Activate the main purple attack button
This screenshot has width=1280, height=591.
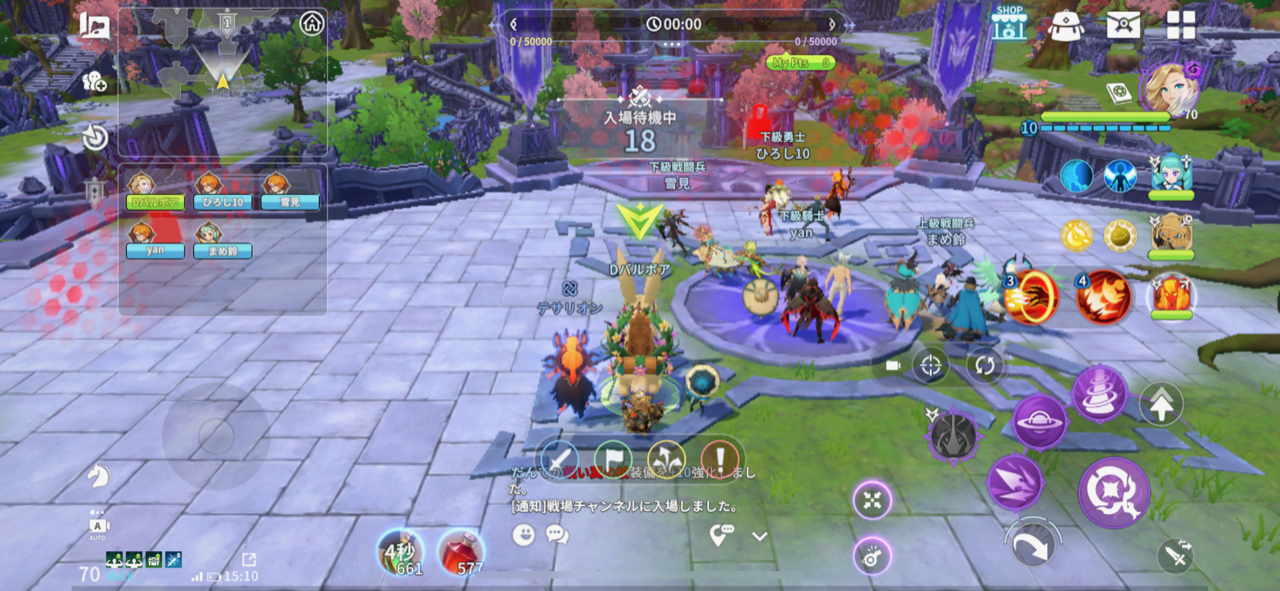pos(1114,493)
